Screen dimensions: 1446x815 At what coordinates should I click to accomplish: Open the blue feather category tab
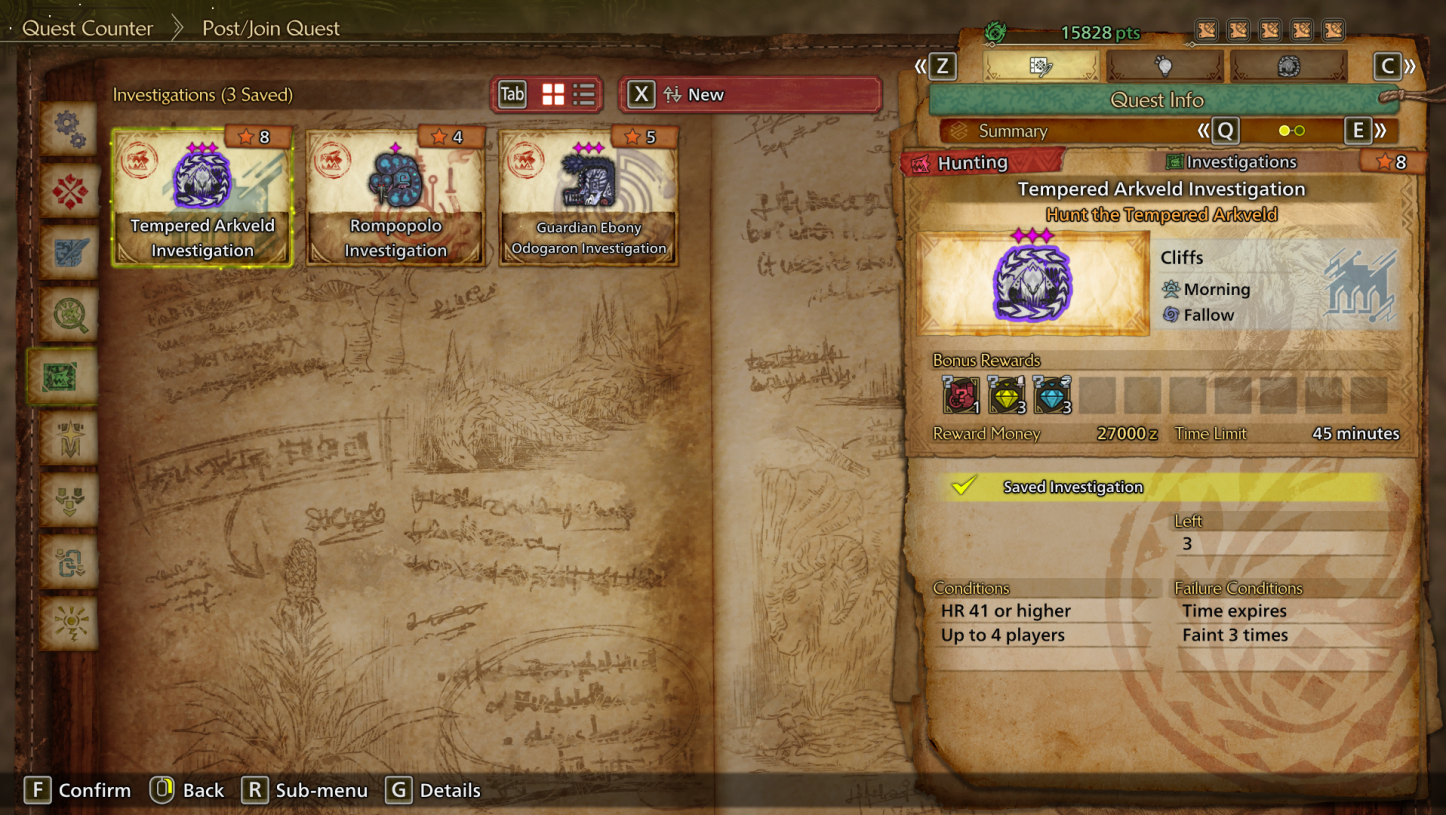point(69,252)
